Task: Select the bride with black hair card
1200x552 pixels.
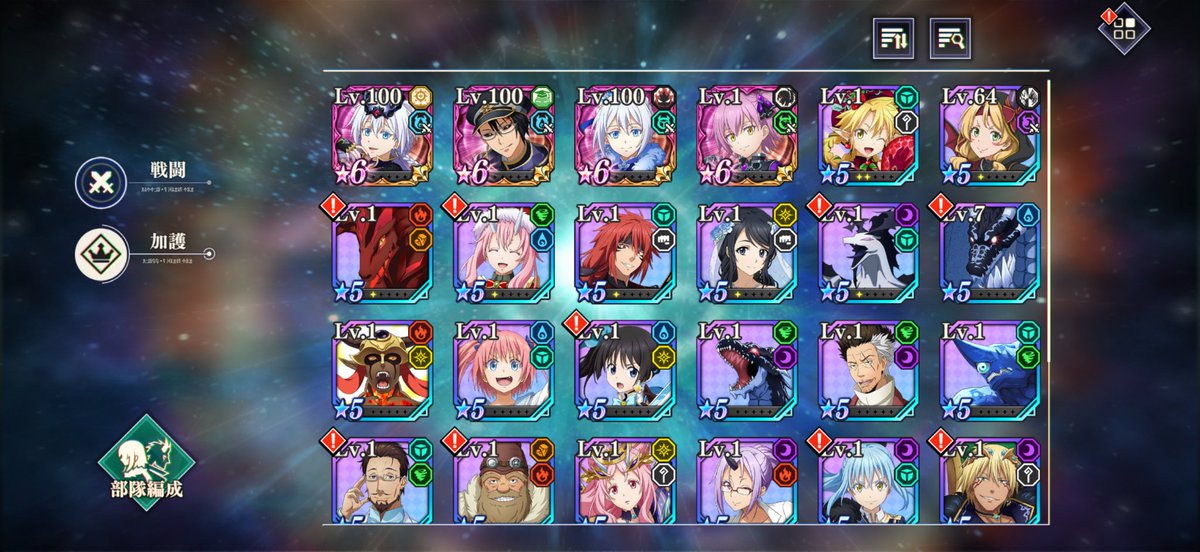Action: [747, 255]
